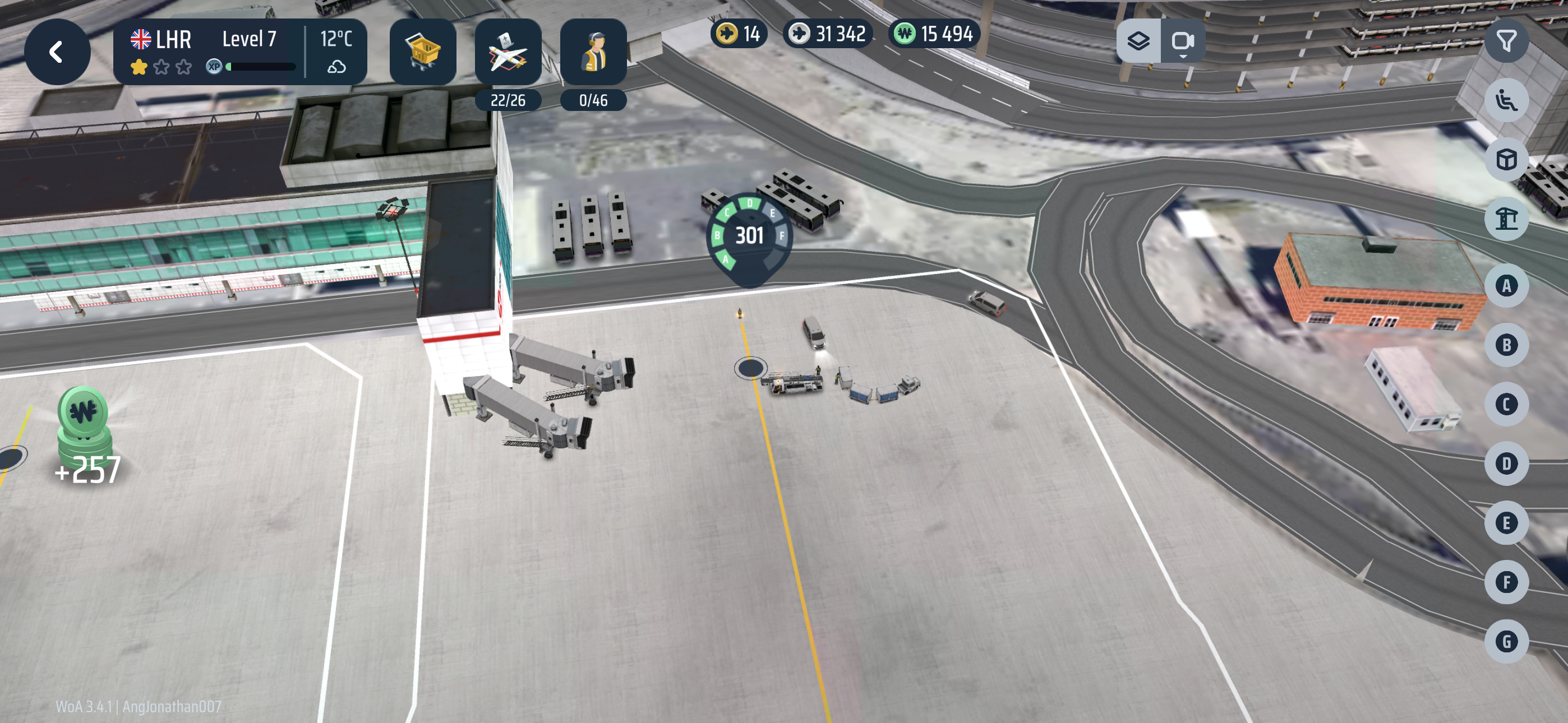Screen dimensions: 1568x723
Task: Select the stand 301 marker
Action: (x=749, y=236)
